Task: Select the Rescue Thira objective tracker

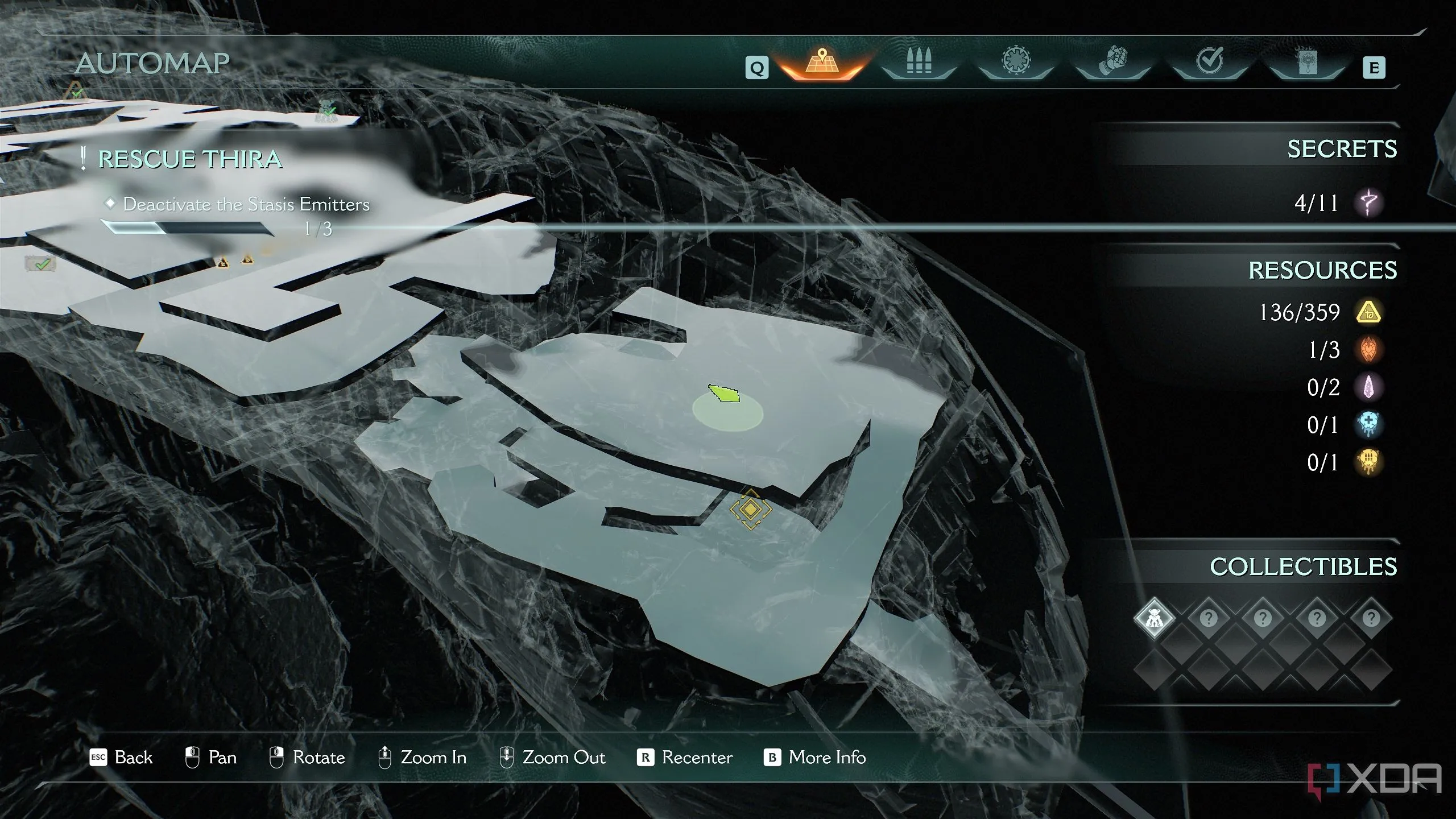Action: [x=190, y=159]
